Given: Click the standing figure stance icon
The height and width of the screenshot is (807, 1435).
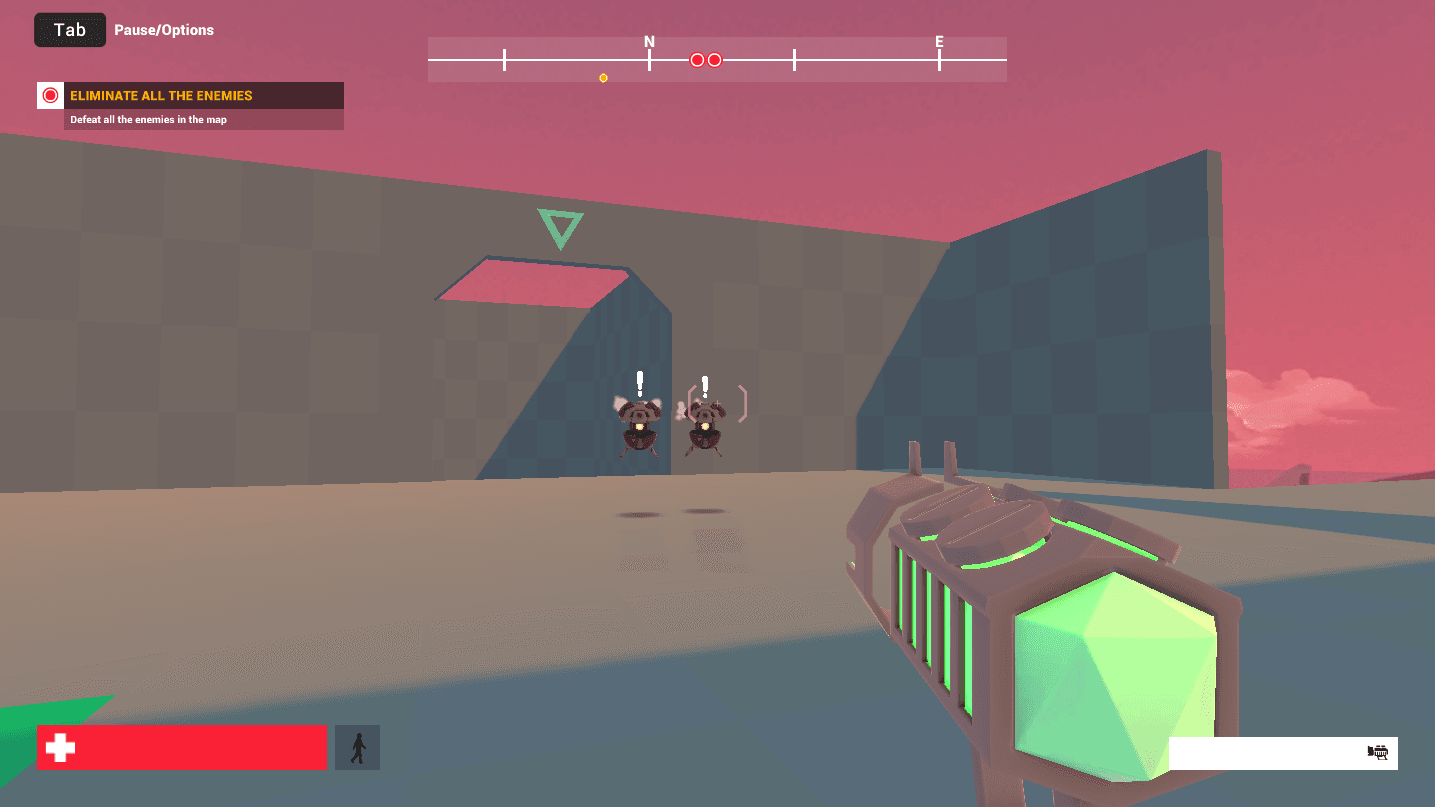Looking at the screenshot, I should (x=358, y=748).
